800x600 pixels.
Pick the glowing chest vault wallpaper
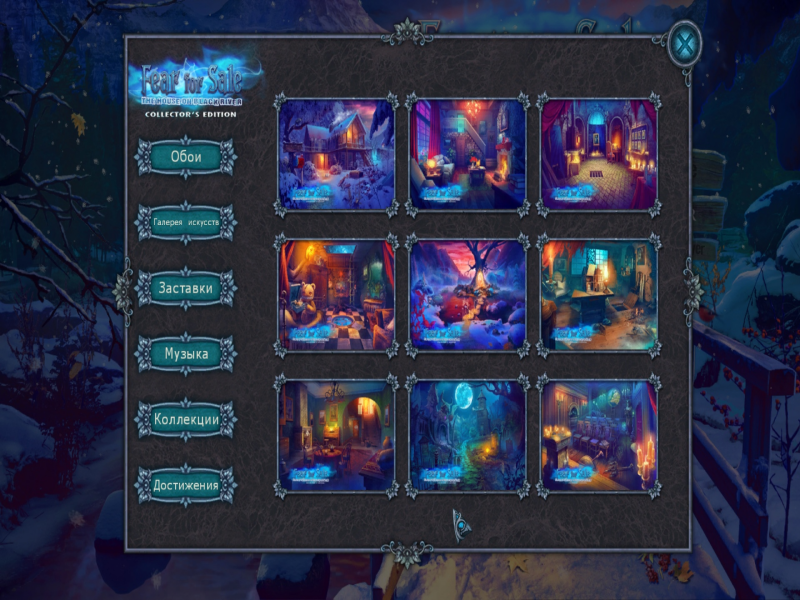598,435
